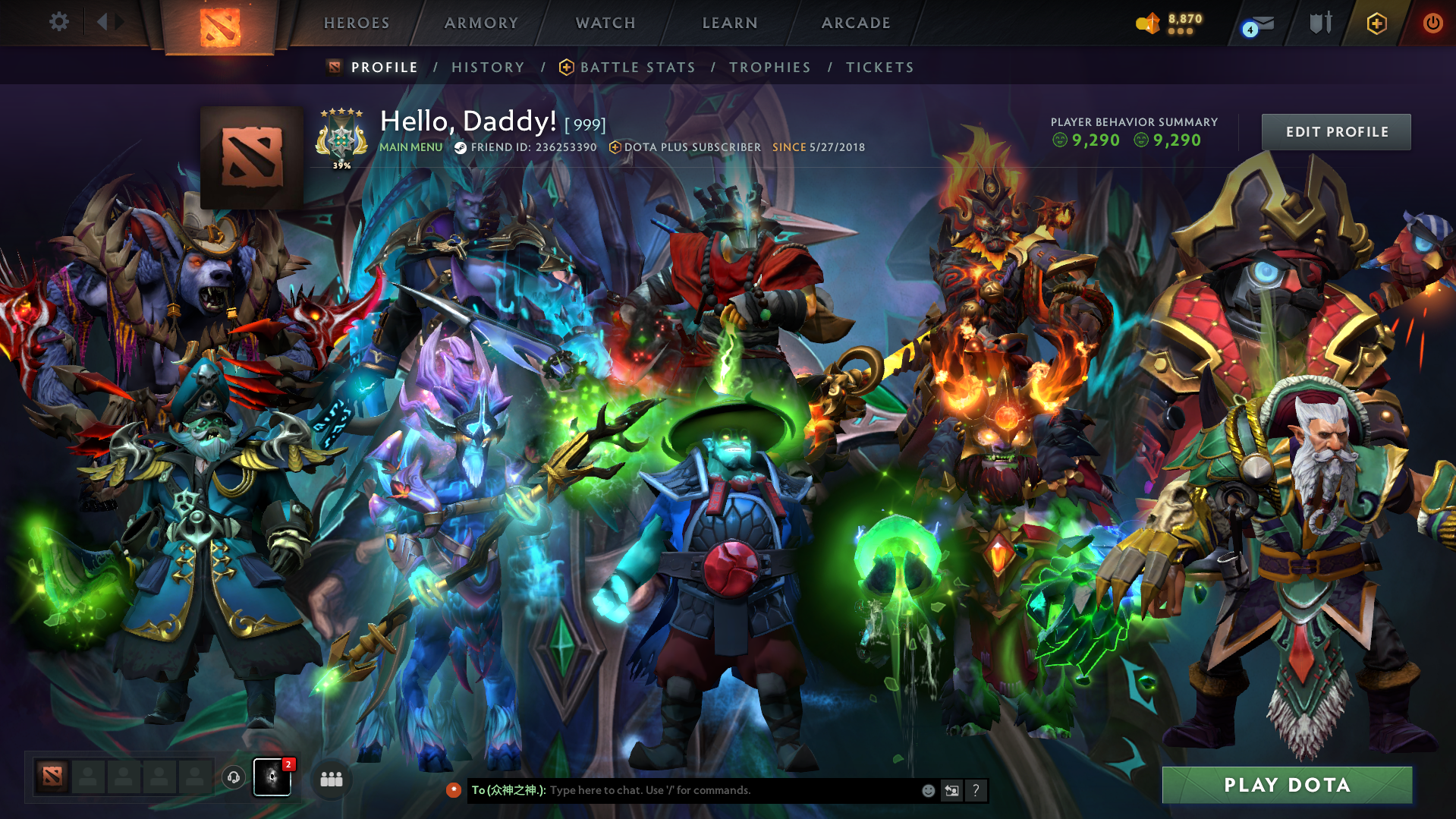Image resolution: width=1456 pixels, height=819 pixels.
Task: Open the Settings gear menu
Action: click(x=59, y=22)
